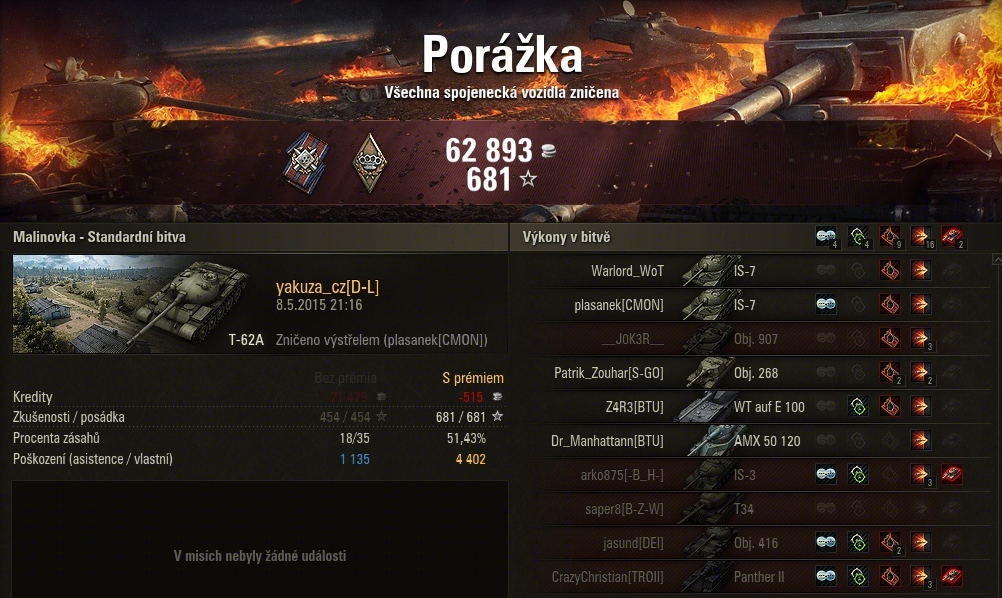Click the T-62A tank thumbnail
The width and height of the screenshot is (1002, 598).
[132, 303]
